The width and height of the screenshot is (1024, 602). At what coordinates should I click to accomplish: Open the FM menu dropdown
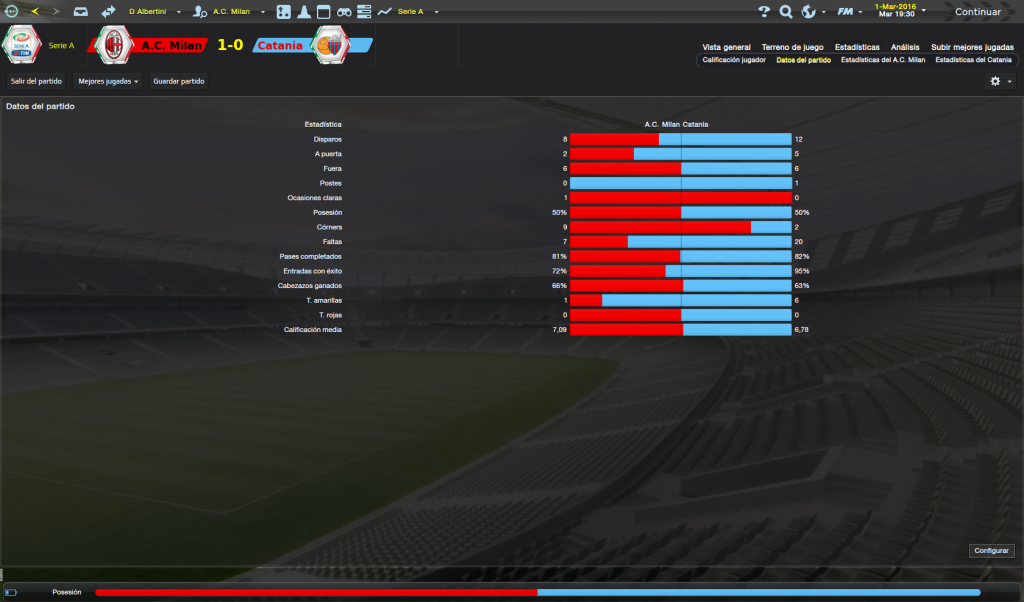[849, 12]
